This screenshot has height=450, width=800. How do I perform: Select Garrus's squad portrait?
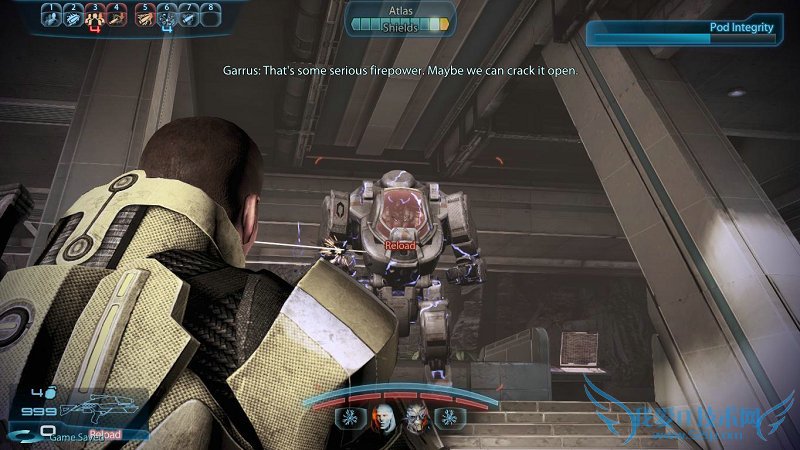(417, 417)
